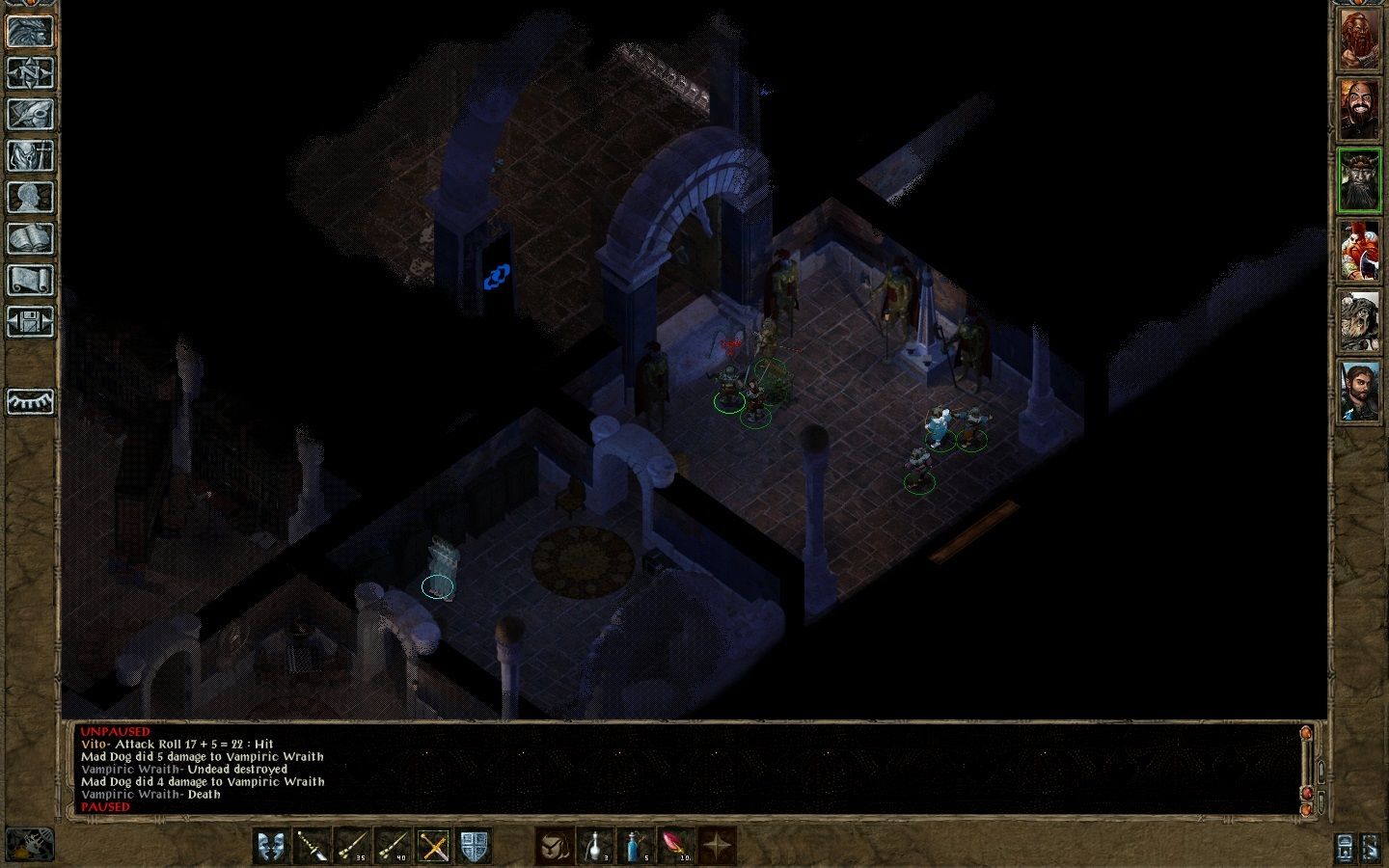The width and height of the screenshot is (1389, 868).
Task: Open the mage spellbook button
Action: coord(30,238)
